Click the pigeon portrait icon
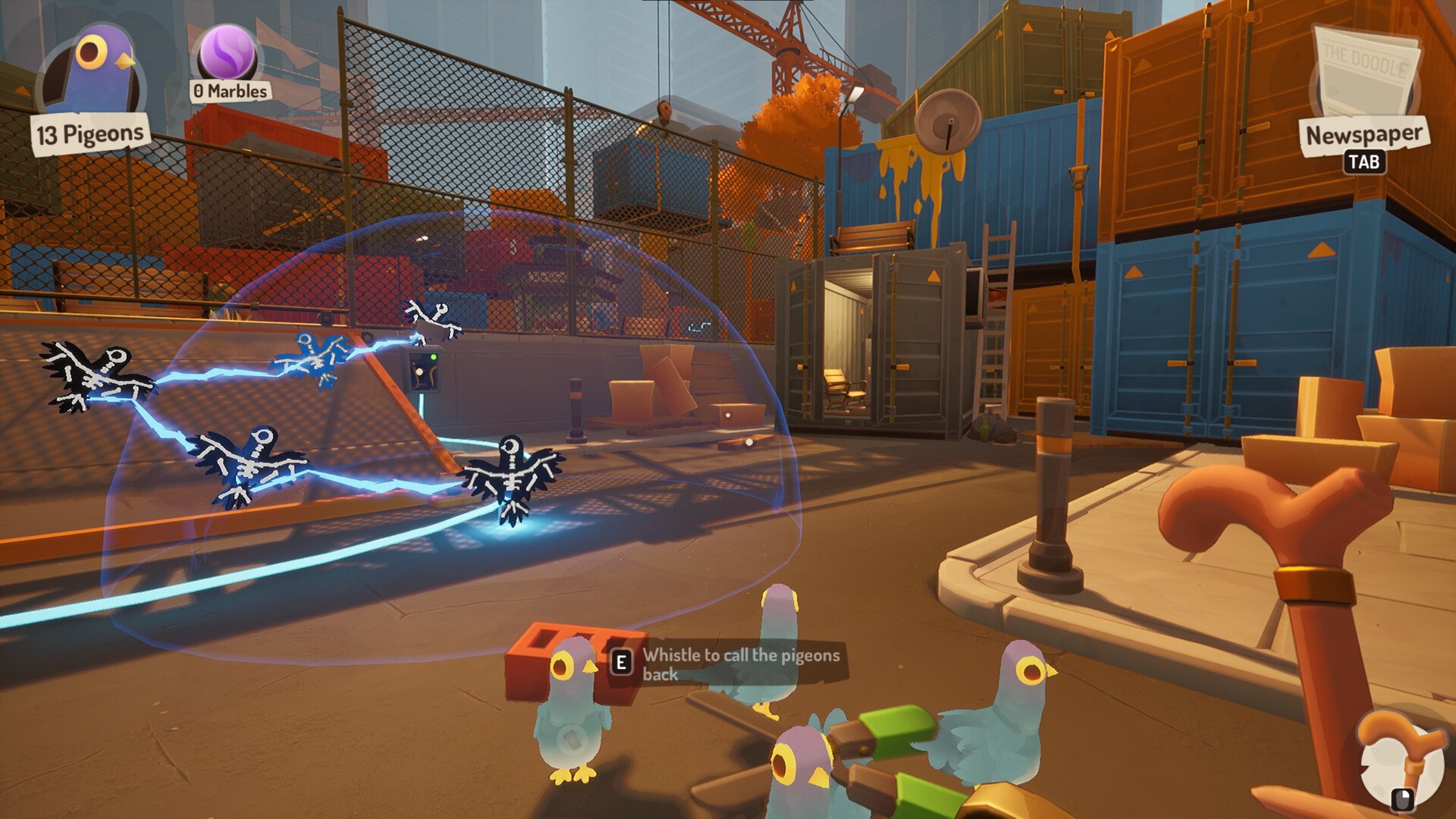This screenshot has width=1456, height=819. coord(91,72)
